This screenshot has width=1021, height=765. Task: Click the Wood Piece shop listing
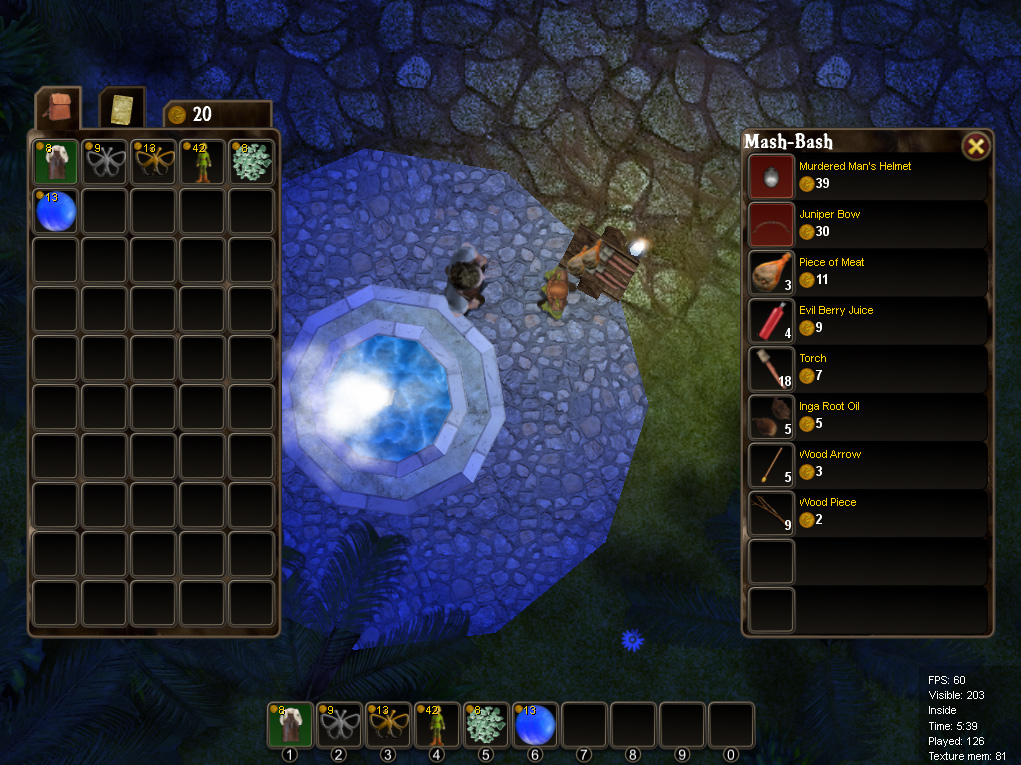tap(771, 512)
